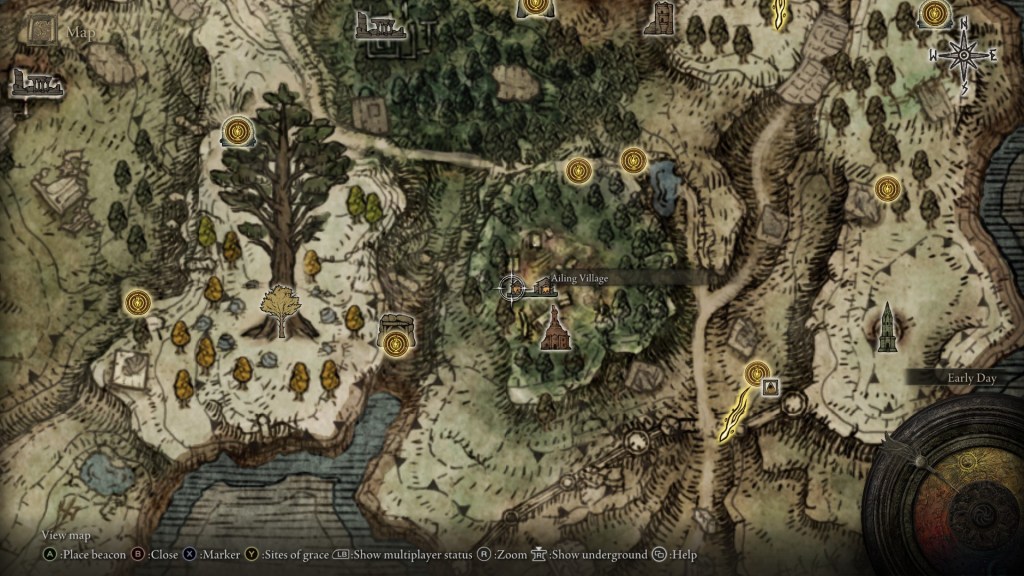Select the compass rose

coord(963,55)
